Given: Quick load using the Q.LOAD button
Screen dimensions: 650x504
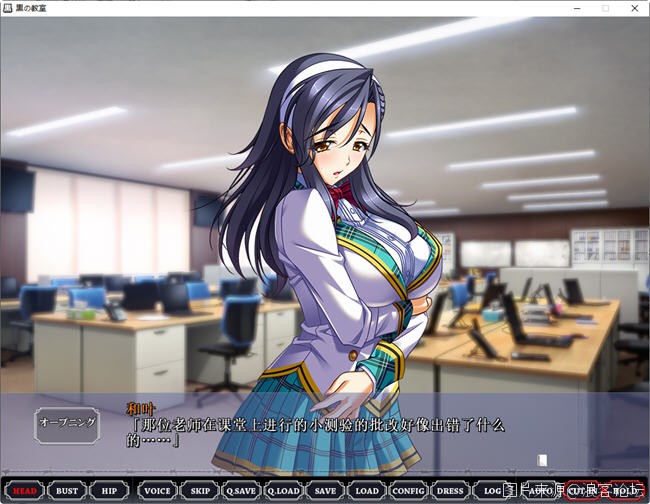Looking at the screenshot, I should [284, 491].
